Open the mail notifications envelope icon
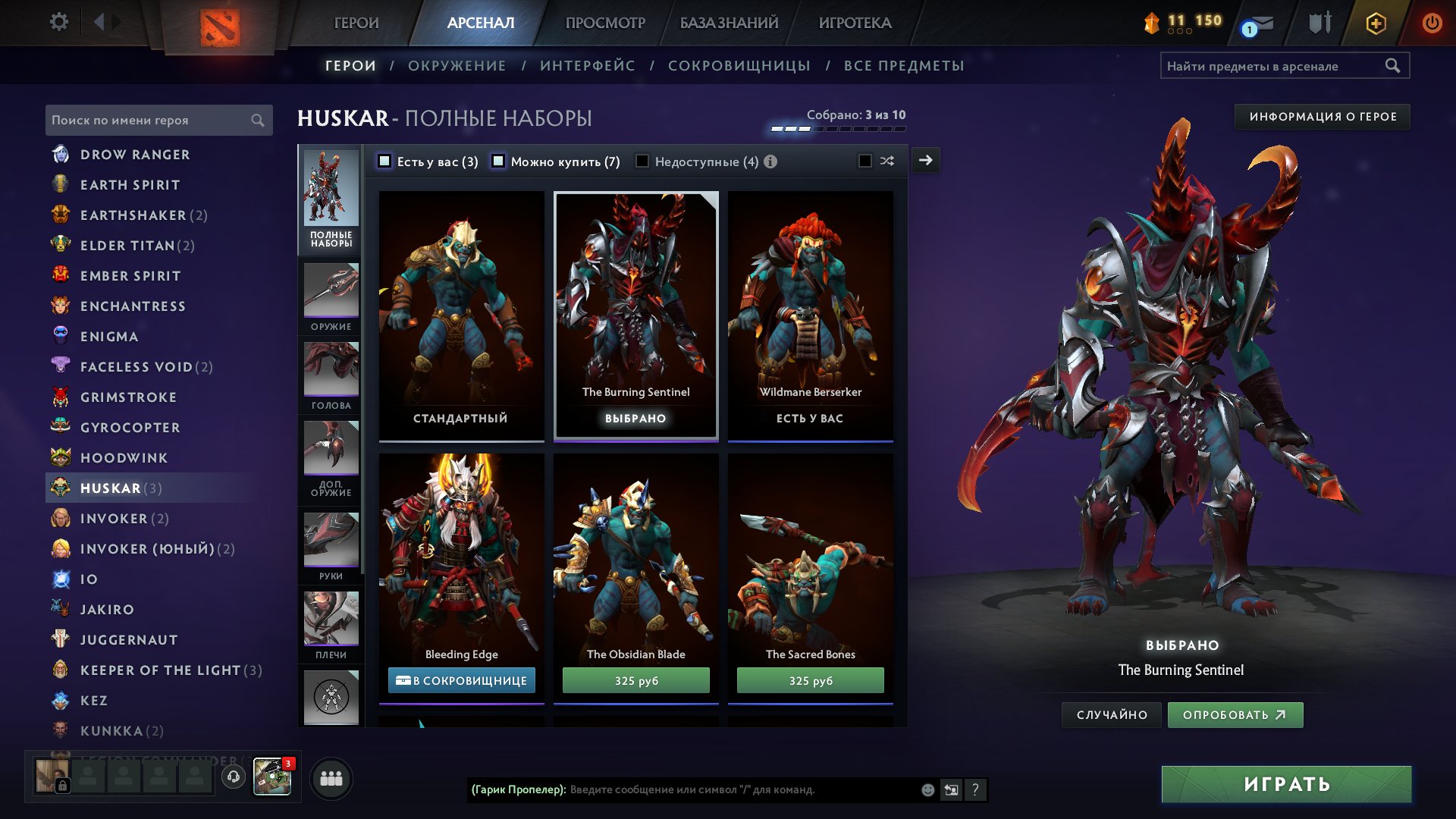Image resolution: width=1456 pixels, height=819 pixels. pos(1261,24)
